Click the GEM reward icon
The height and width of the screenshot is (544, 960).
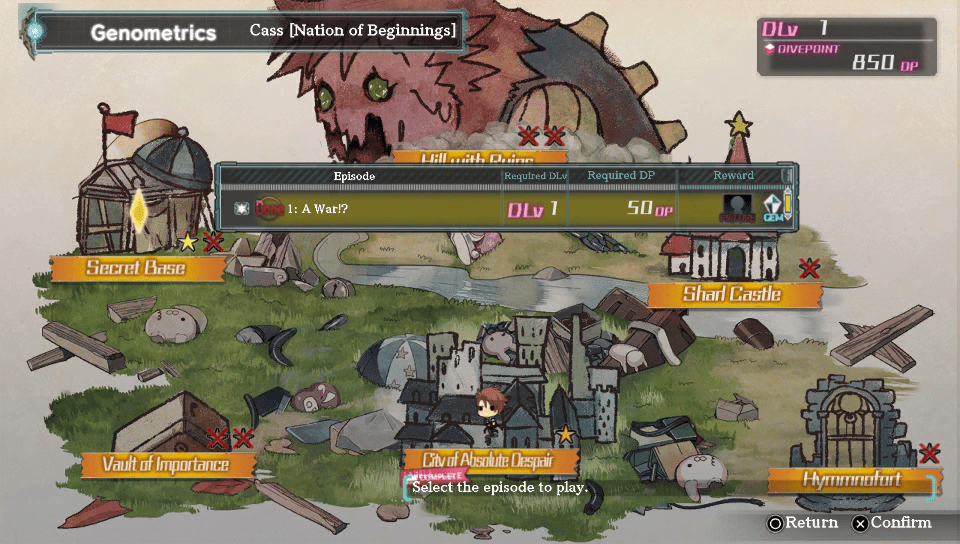click(772, 208)
